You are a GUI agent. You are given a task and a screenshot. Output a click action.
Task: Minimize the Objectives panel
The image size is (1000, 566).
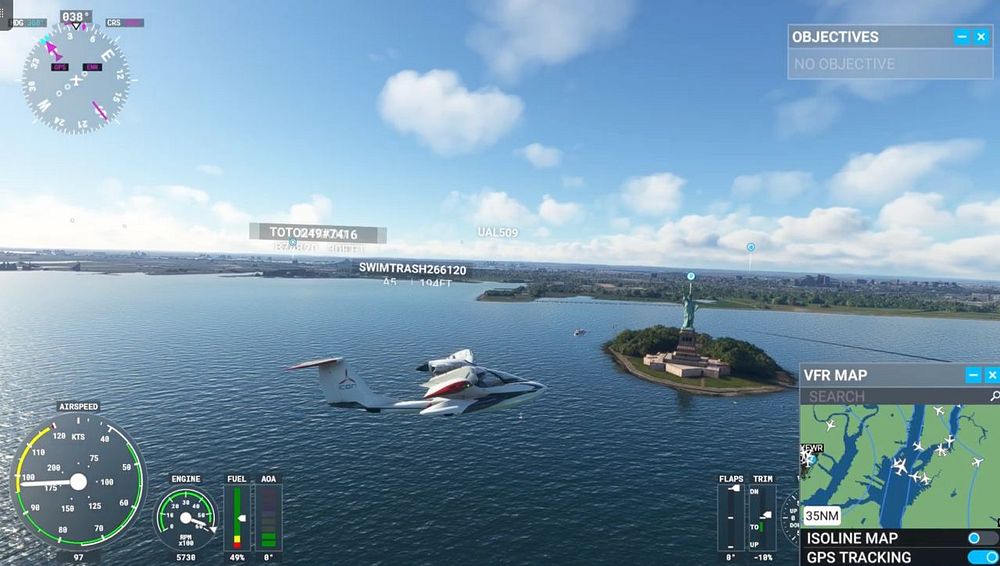(x=962, y=37)
